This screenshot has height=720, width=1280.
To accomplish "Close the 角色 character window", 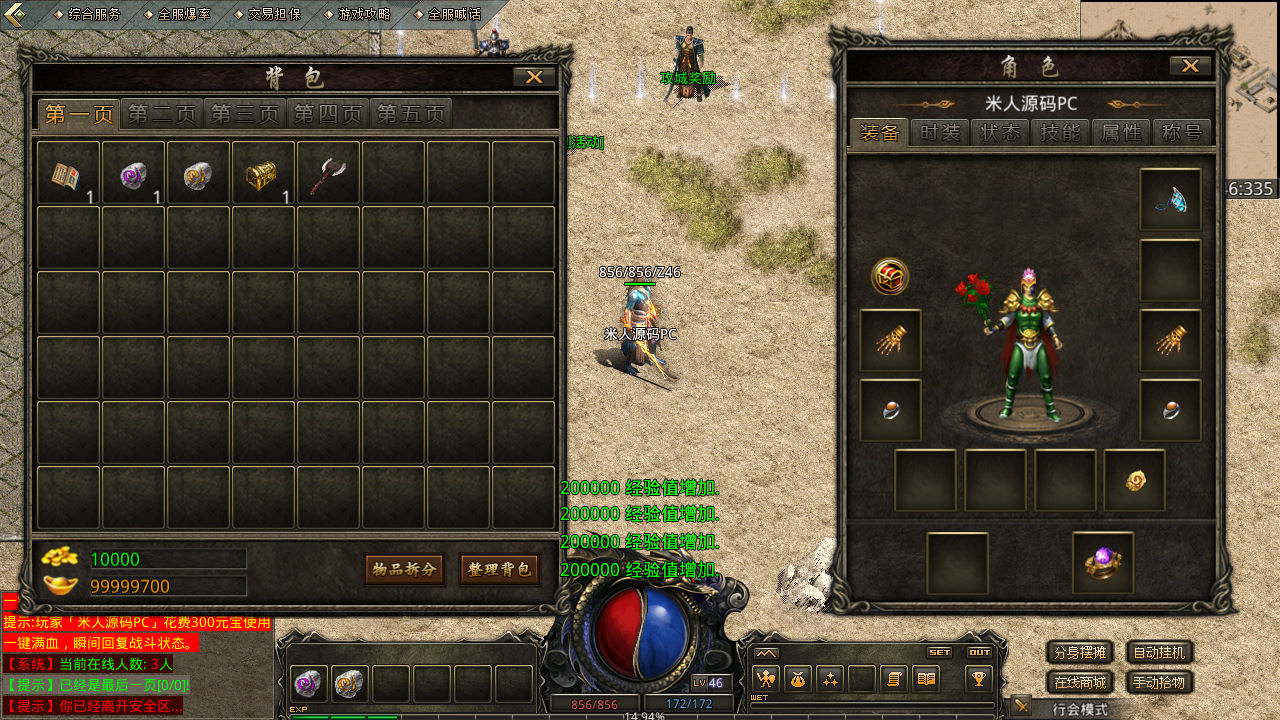I will [x=1190, y=66].
